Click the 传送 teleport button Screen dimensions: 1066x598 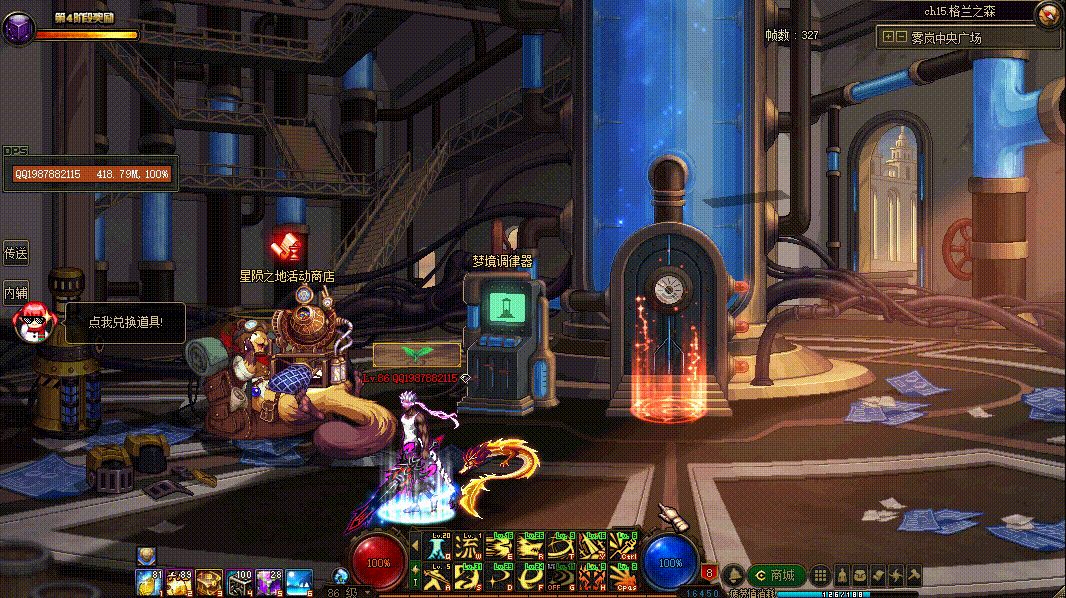15,253
